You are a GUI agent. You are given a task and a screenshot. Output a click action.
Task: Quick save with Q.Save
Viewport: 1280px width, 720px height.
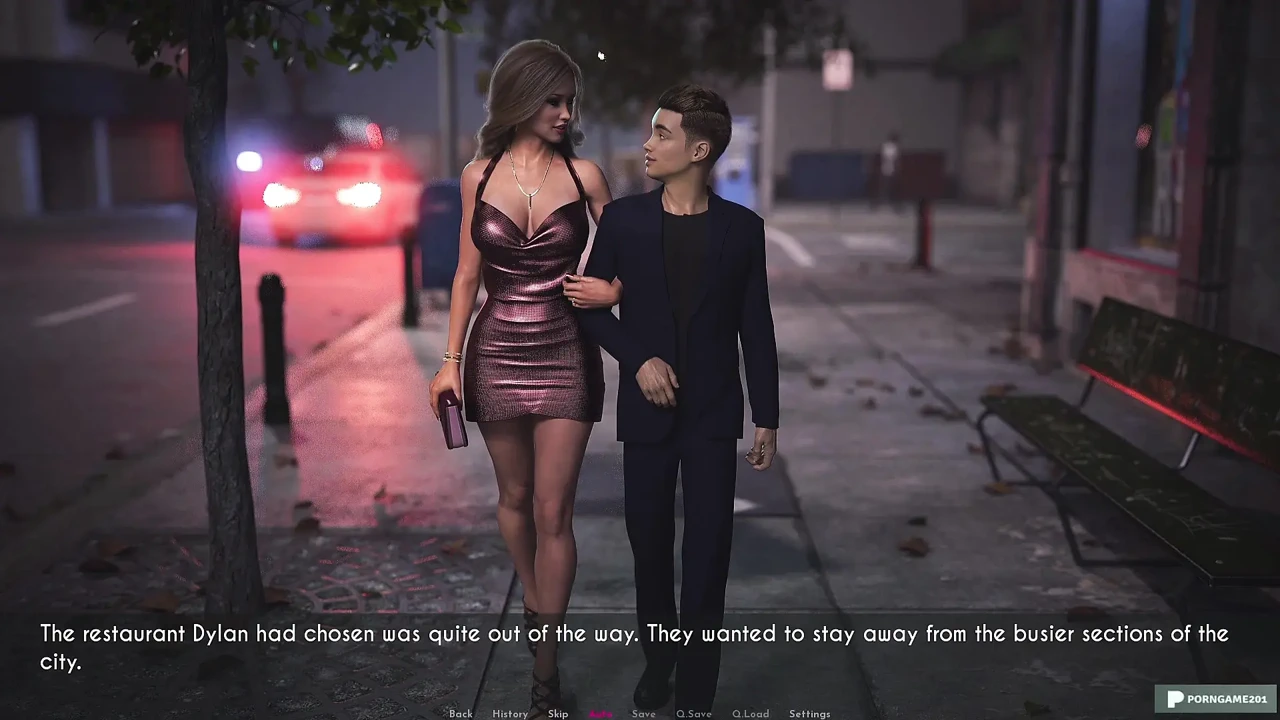pyautogui.click(x=693, y=714)
